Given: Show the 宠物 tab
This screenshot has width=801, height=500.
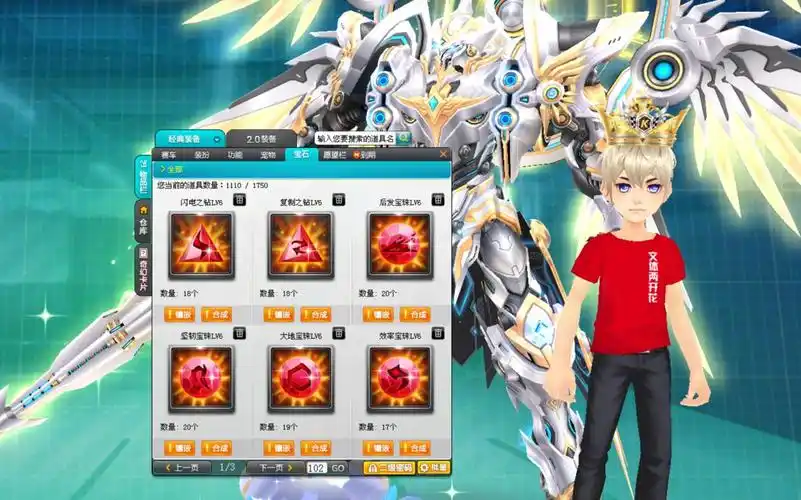Looking at the screenshot, I should [268, 155].
